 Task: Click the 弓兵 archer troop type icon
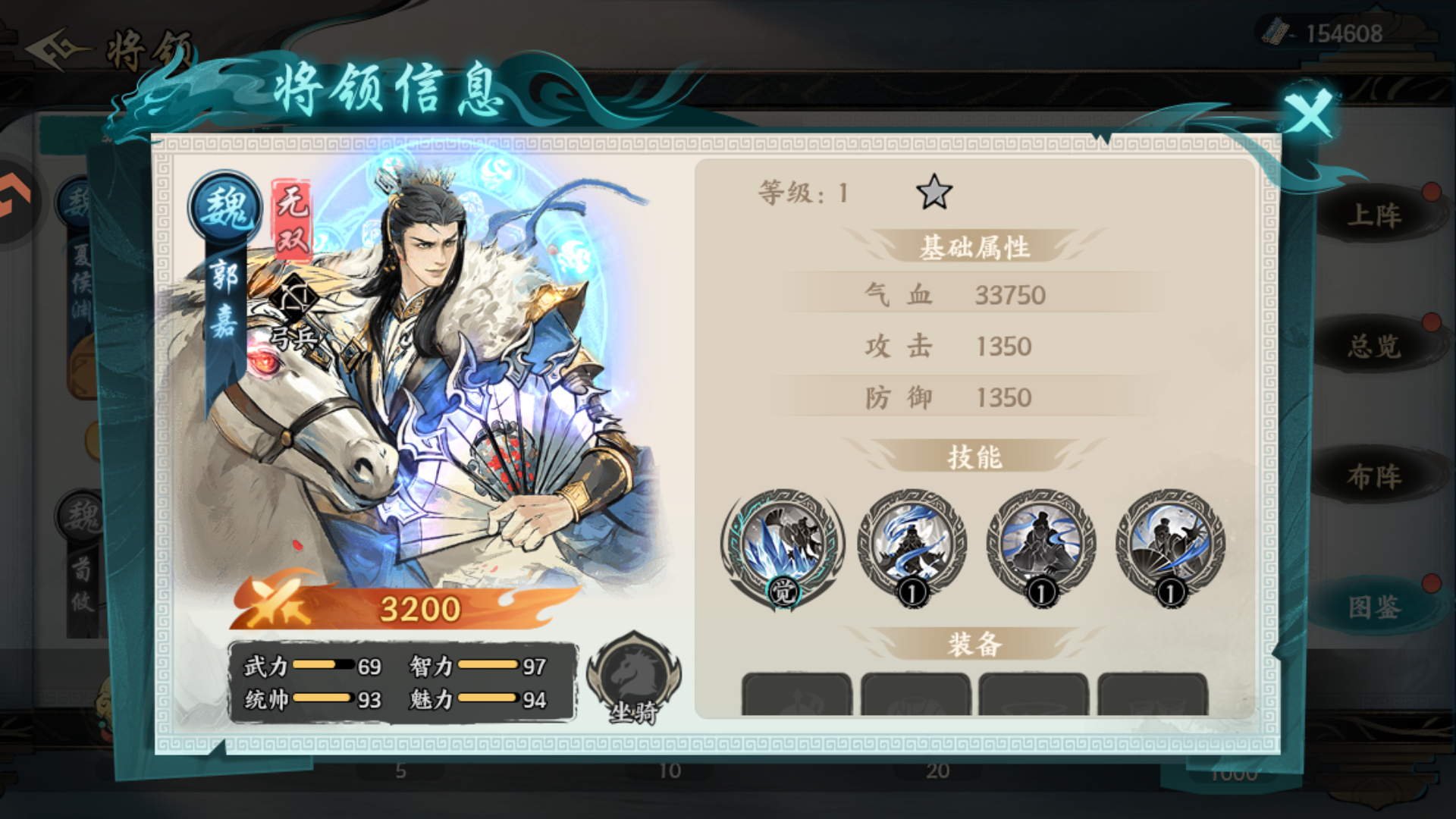[296, 303]
